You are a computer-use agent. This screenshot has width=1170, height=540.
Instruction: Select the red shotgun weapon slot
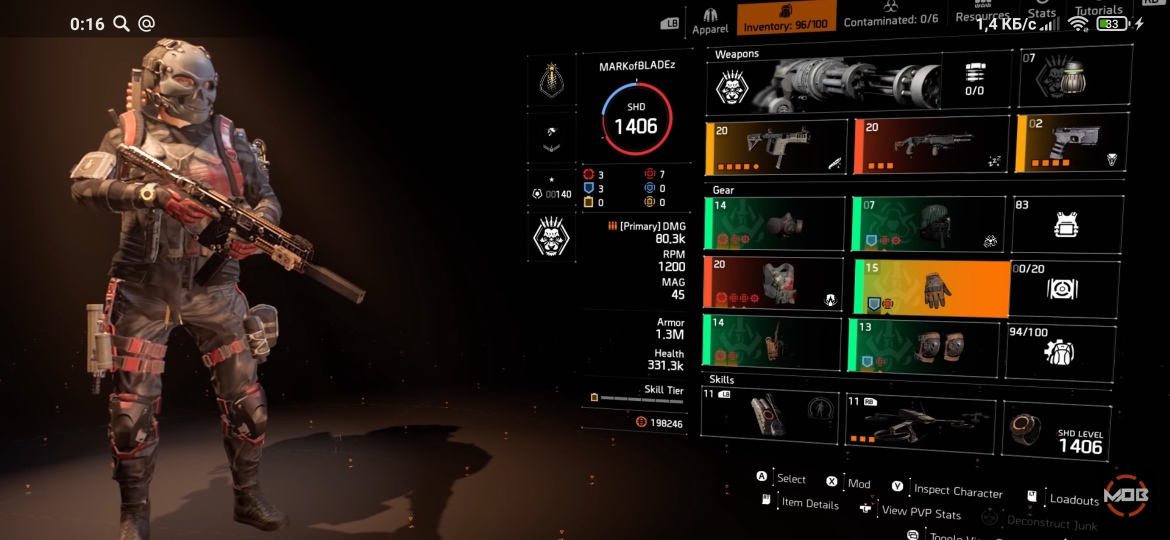[x=931, y=148]
